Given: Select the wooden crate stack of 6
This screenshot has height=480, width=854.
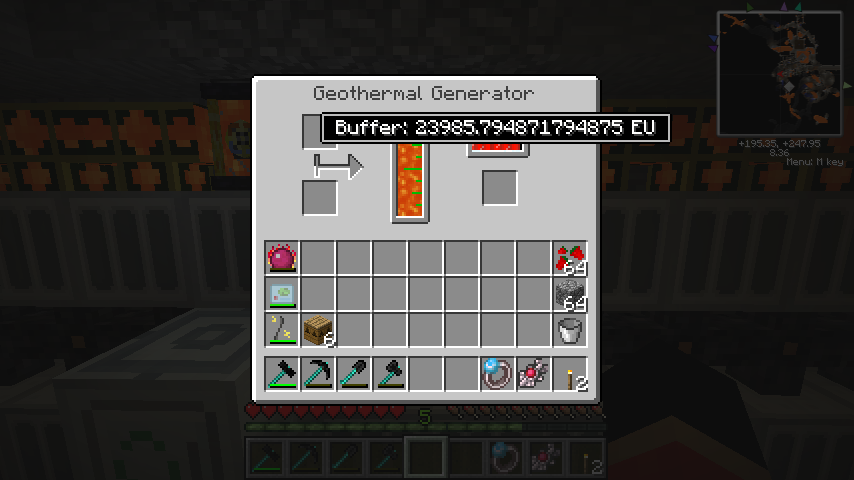Looking at the screenshot, I should tap(318, 331).
